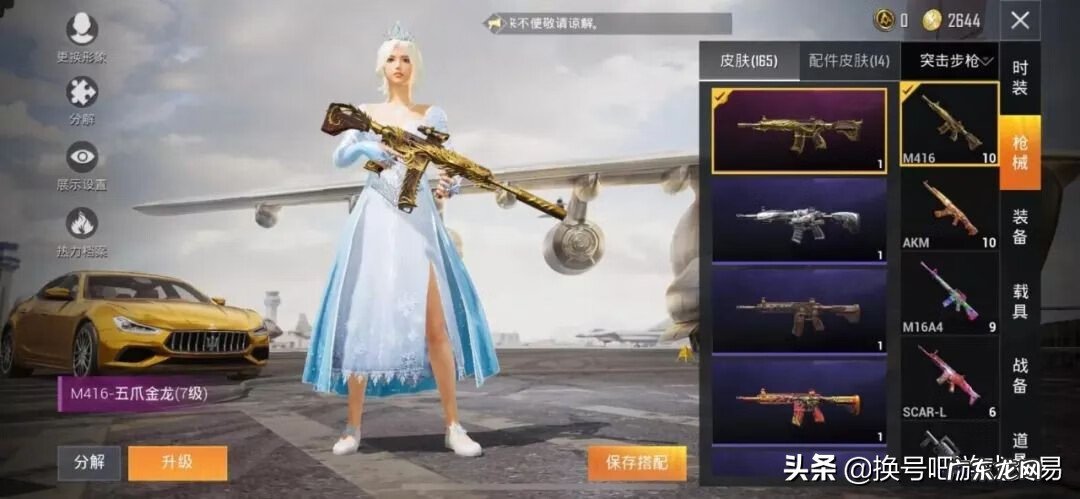
Task: Click the orange 升级 upgrade button
Action: 177,463
